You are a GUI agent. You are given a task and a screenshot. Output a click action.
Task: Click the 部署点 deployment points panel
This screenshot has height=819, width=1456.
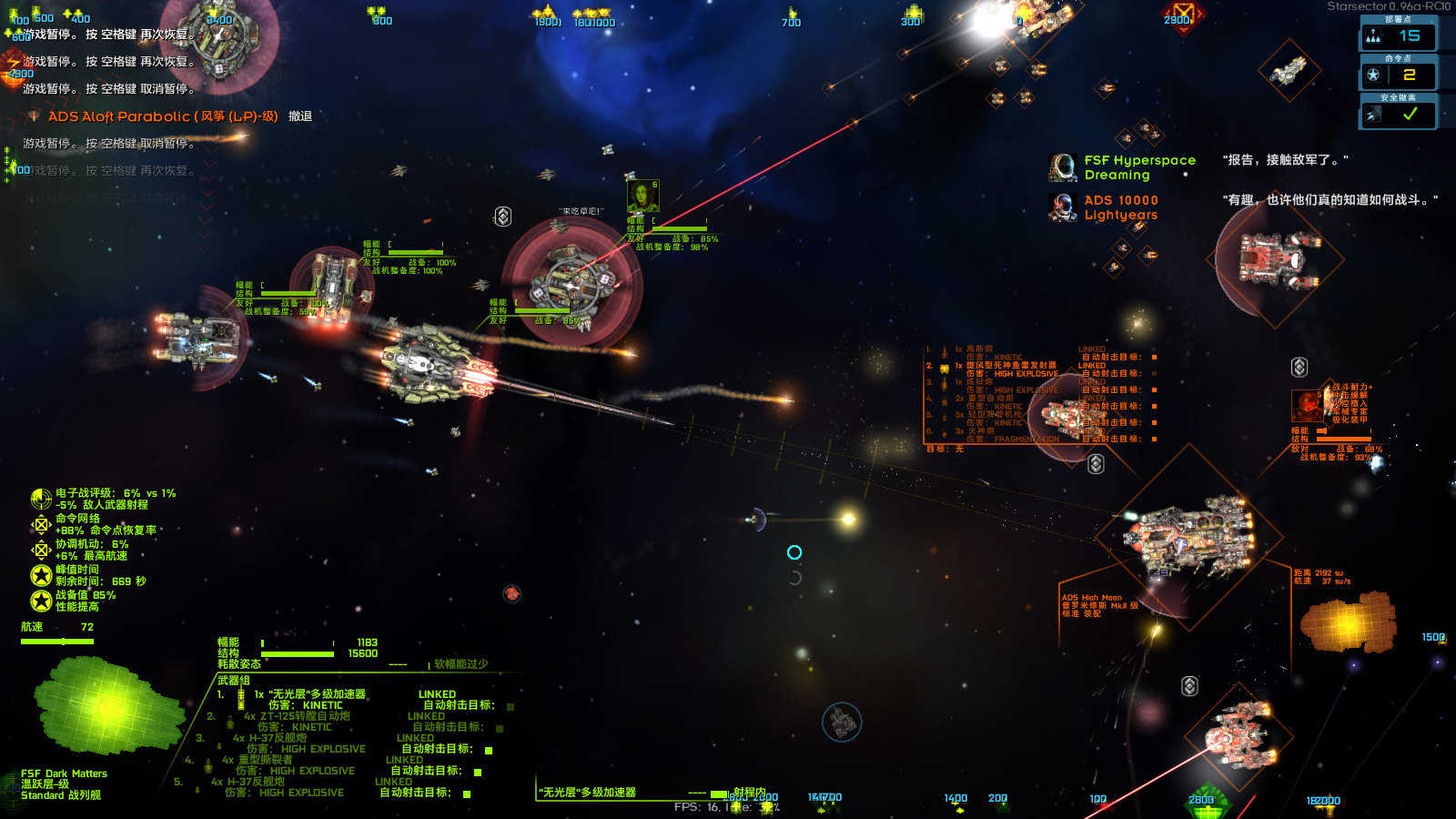1398,35
